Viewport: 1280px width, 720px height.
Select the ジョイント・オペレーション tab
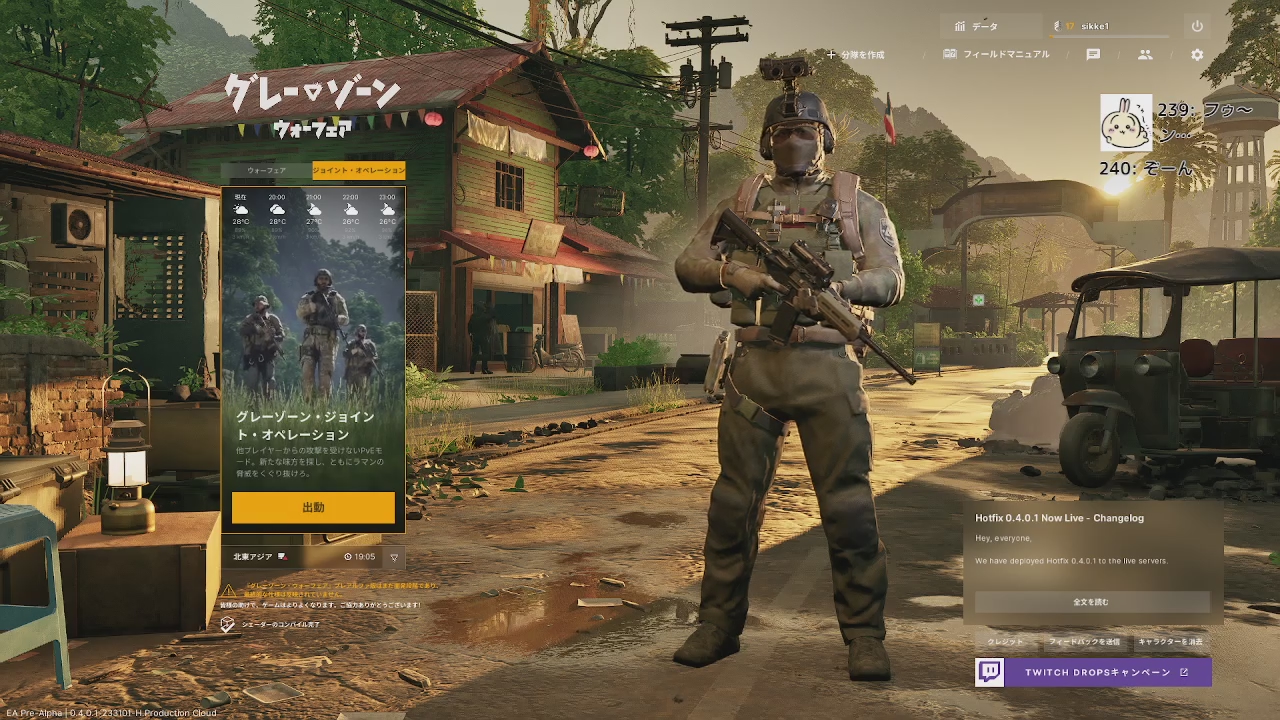[x=359, y=171]
